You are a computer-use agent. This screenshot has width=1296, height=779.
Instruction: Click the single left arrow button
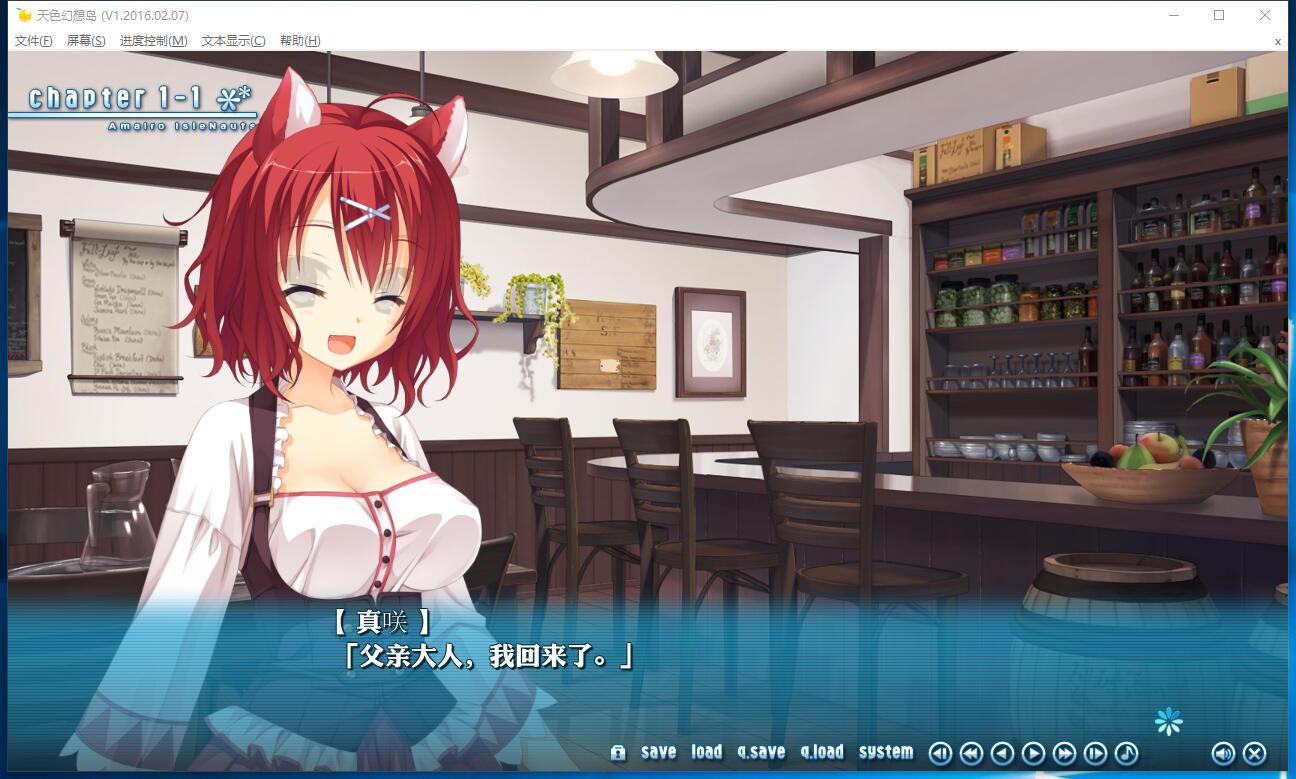click(x=1002, y=753)
